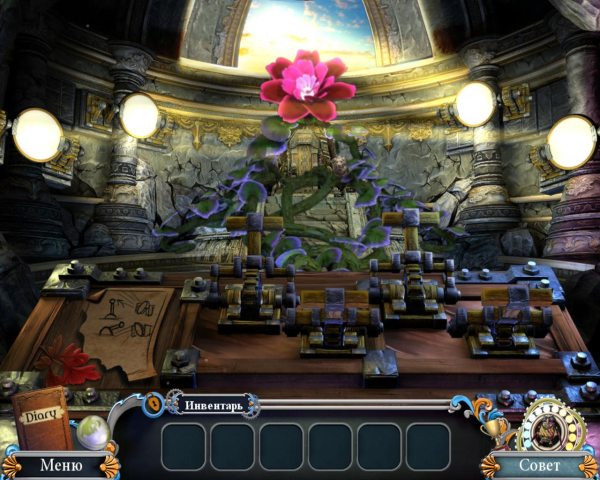The height and width of the screenshot is (480, 600).
Task: Click the orange inventory lock dial
Action: point(155,402)
